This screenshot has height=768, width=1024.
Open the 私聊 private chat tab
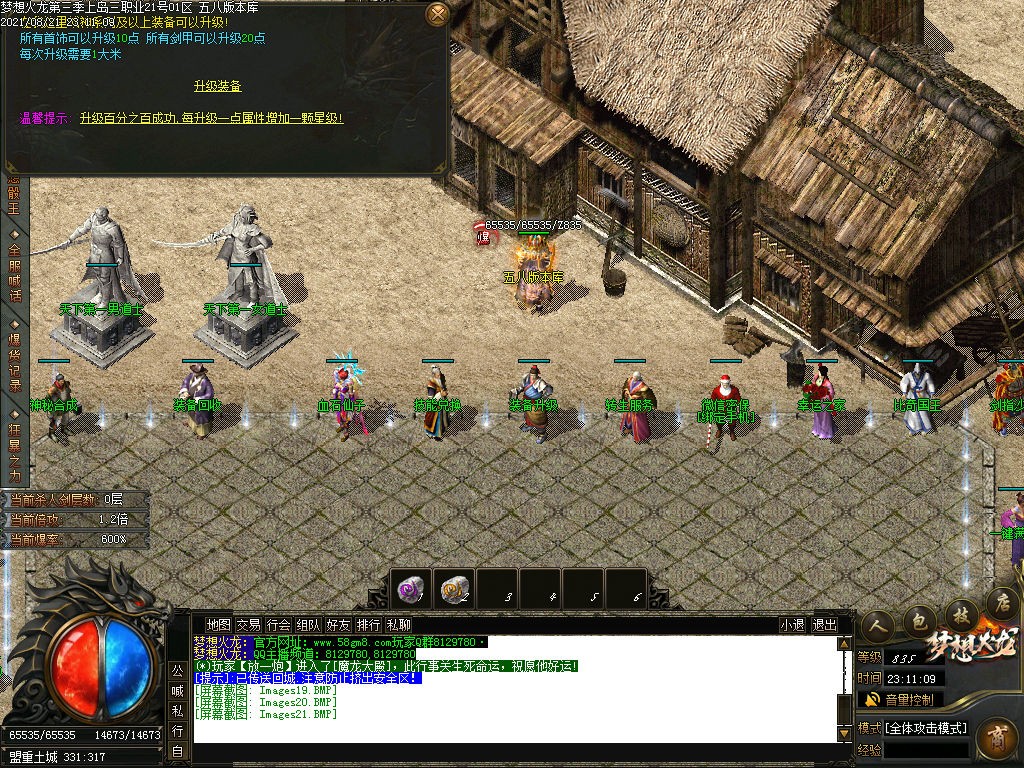pyautogui.click(x=398, y=625)
